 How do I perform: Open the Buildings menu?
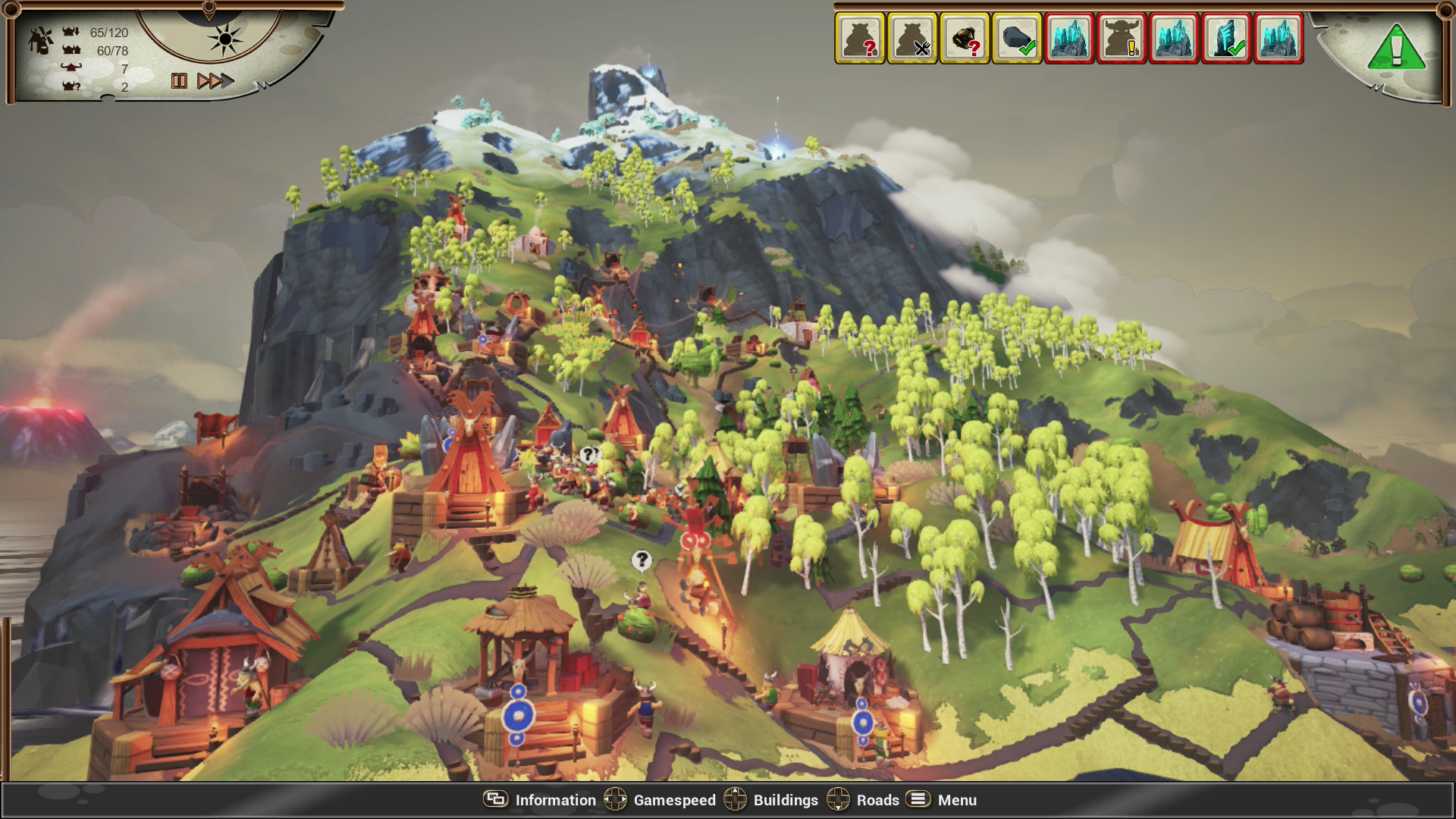(x=786, y=800)
